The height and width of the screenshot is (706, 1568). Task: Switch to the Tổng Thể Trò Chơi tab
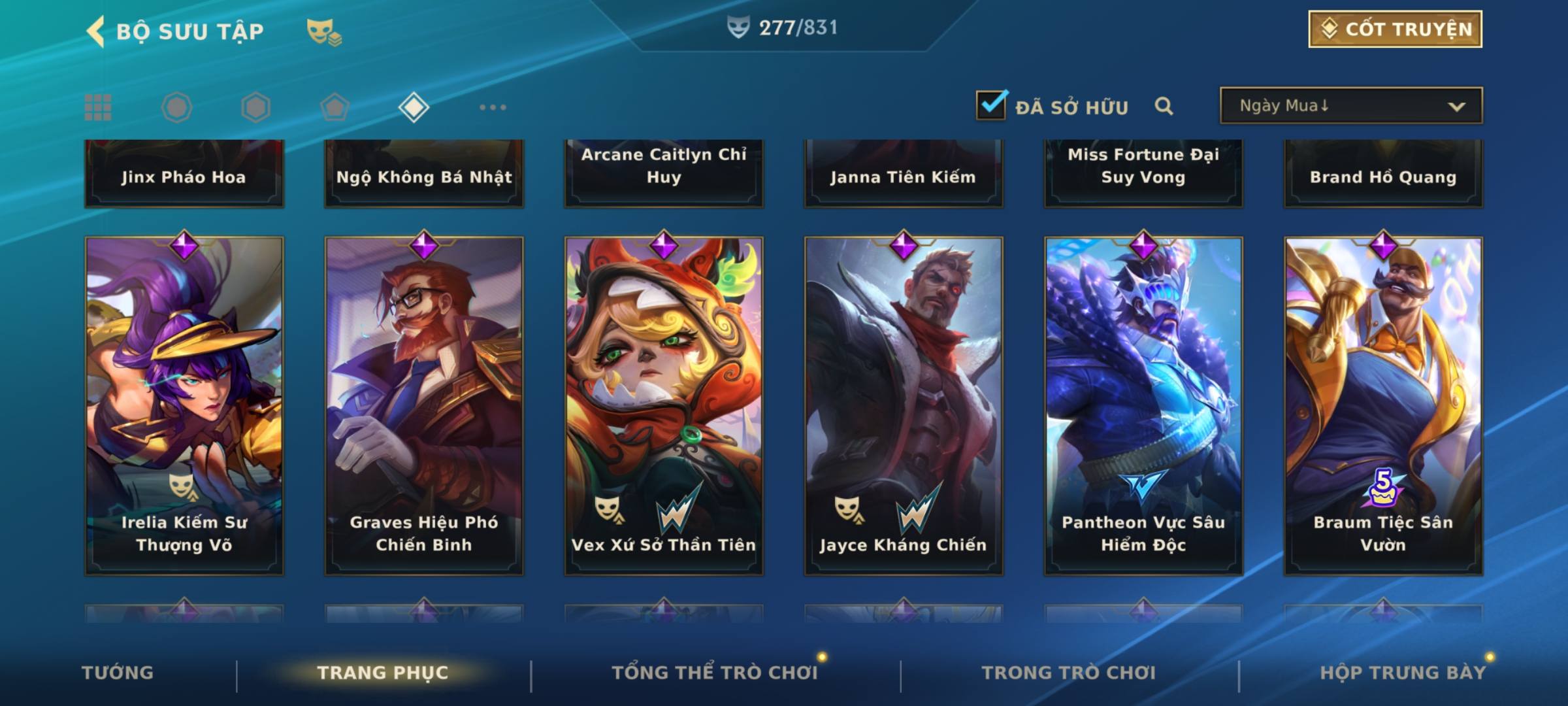(x=715, y=673)
